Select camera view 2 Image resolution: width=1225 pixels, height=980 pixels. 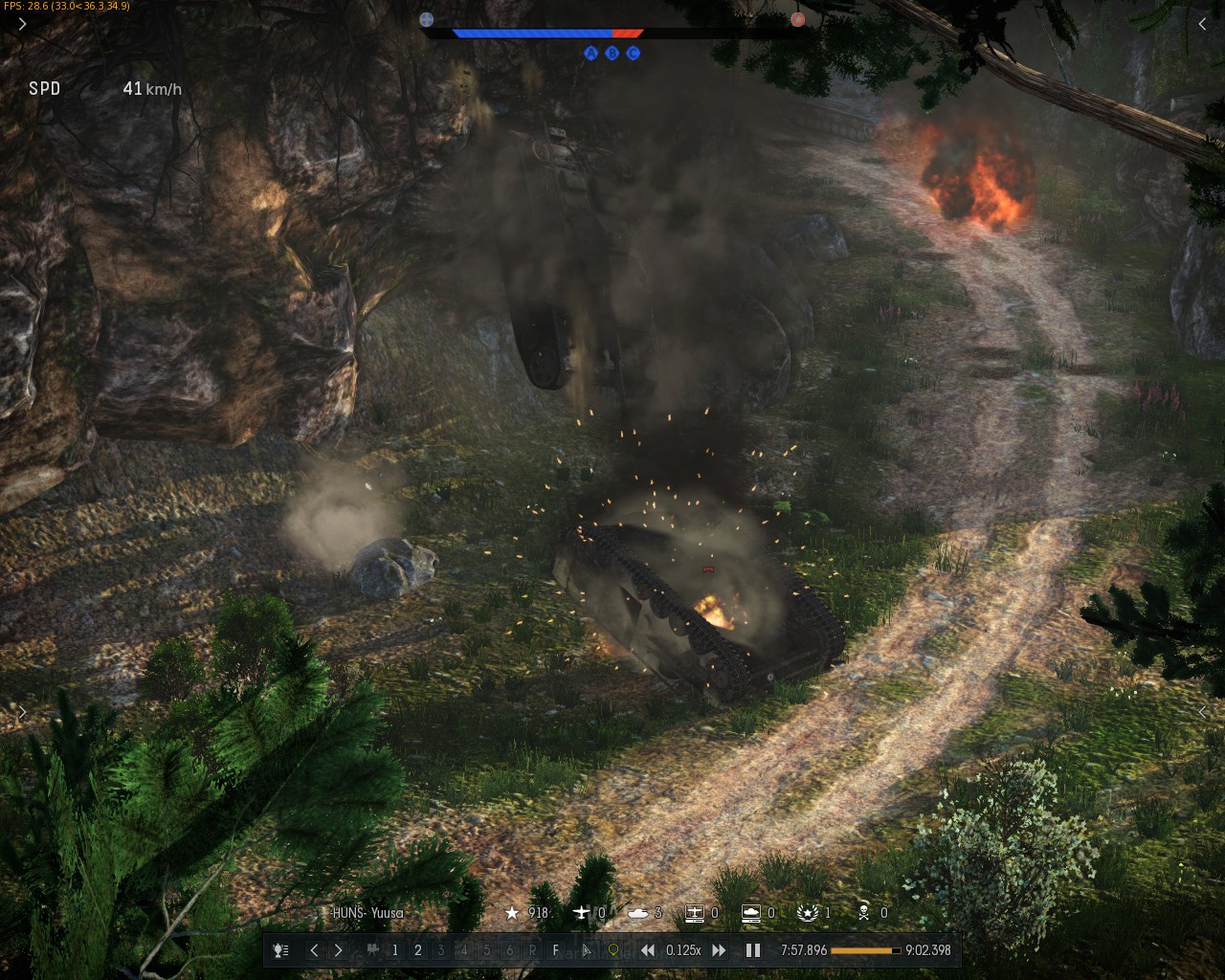tap(417, 950)
